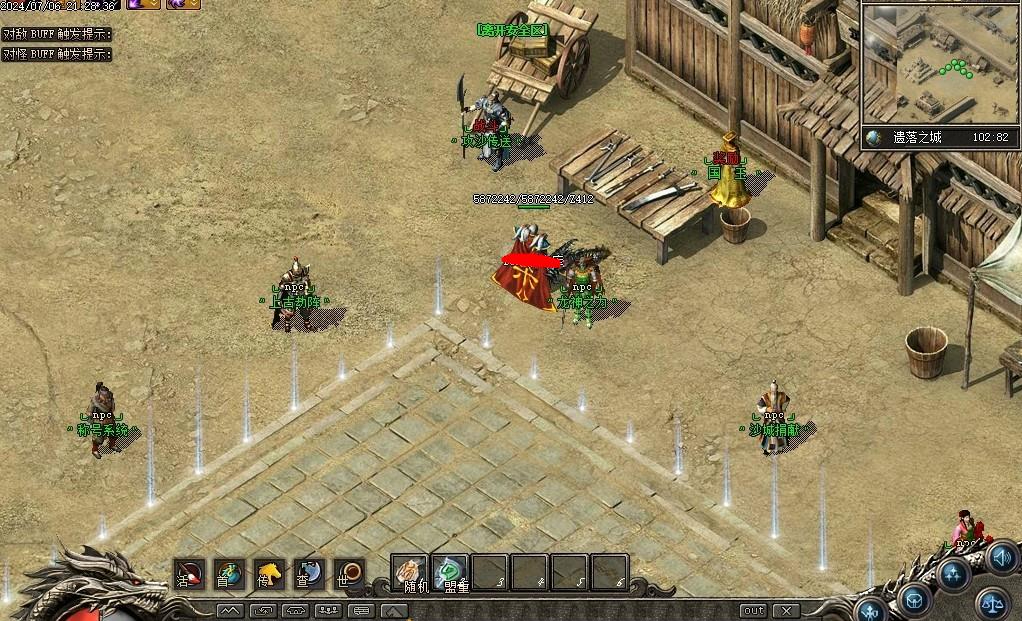Screen dimensions: 1022x621
Task: Click the second purple swirl buff icon
Action: pos(182,4)
